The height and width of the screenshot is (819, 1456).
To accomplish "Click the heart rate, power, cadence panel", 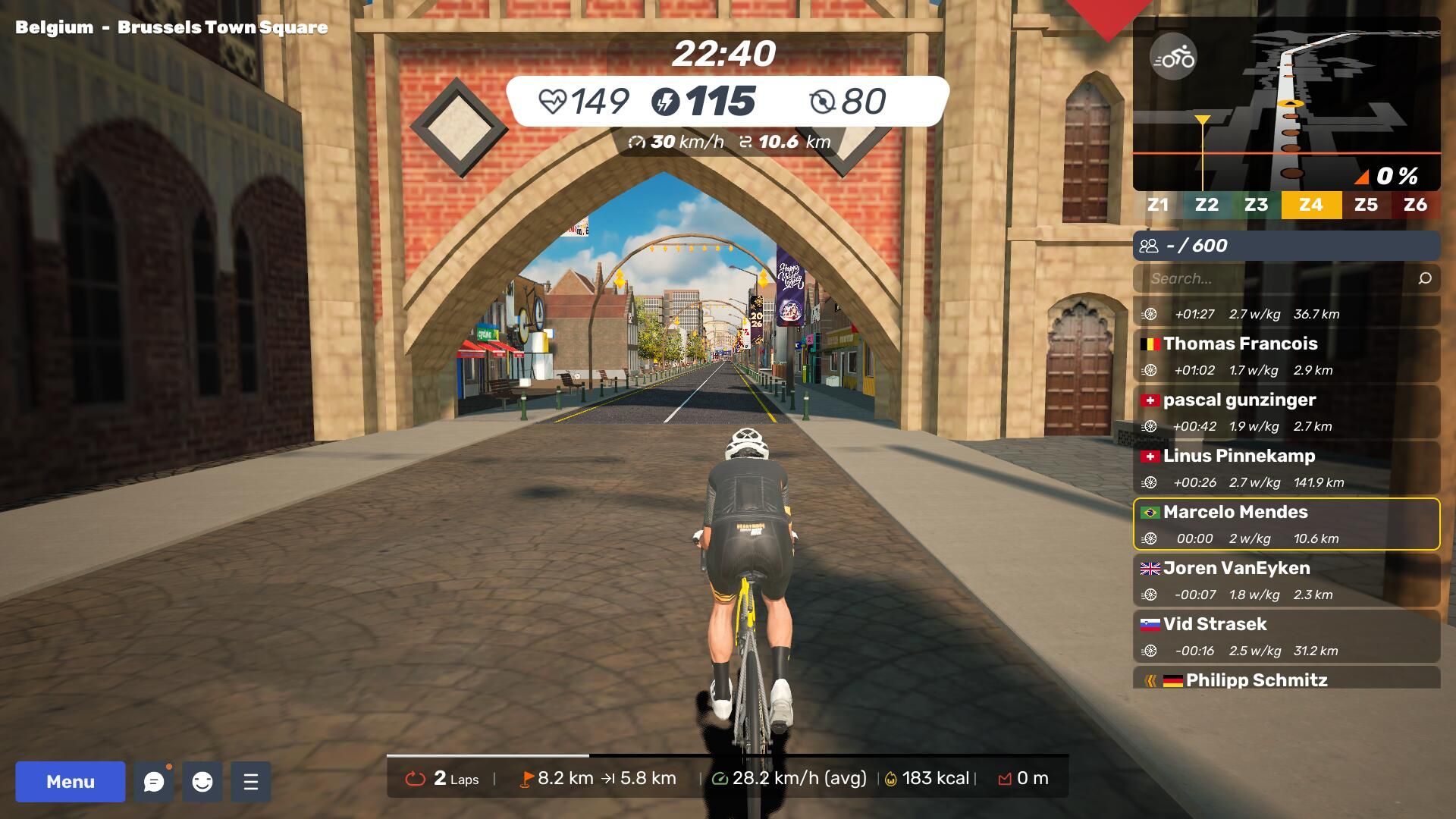I will tap(726, 101).
